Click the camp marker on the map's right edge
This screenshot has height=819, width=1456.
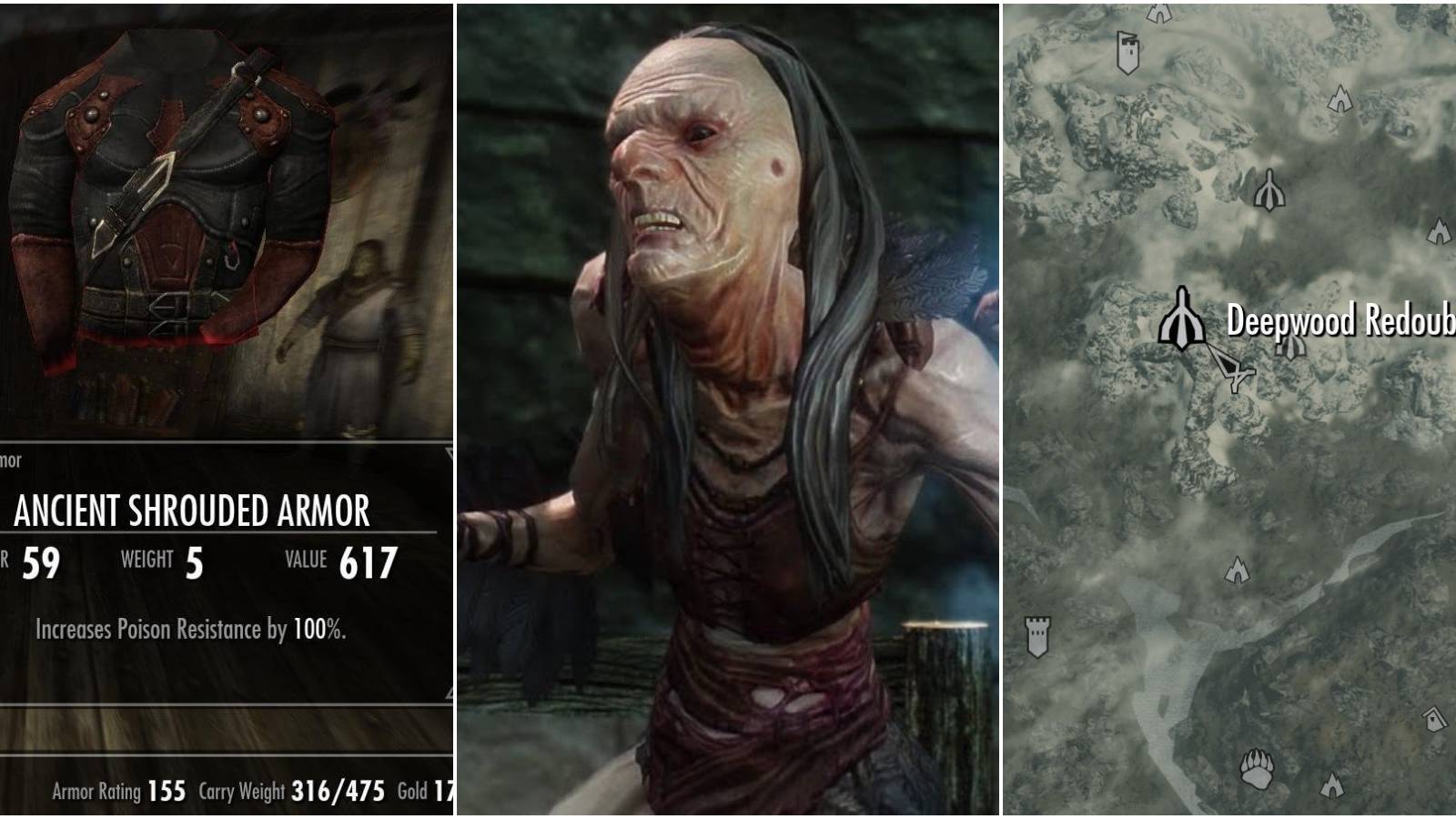click(1439, 232)
